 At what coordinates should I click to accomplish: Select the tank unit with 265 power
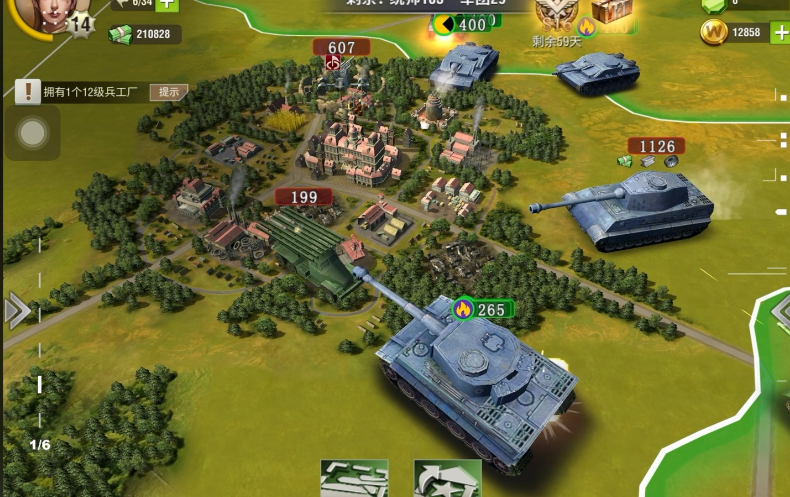click(478, 380)
